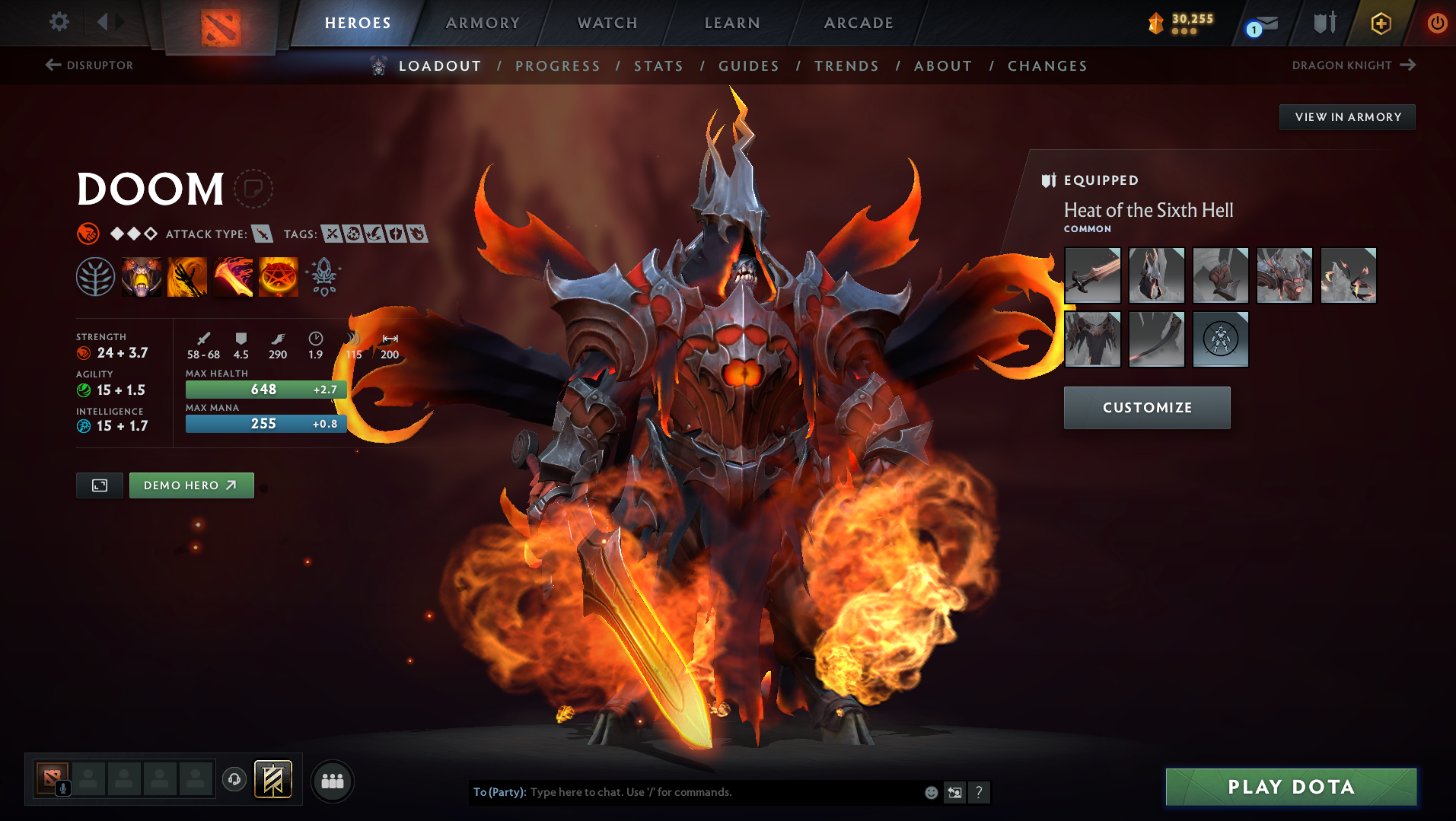The width and height of the screenshot is (1456, 821).
Task: Open Doom's pentagram ultimate ability icon
Action: click(278, 276)
